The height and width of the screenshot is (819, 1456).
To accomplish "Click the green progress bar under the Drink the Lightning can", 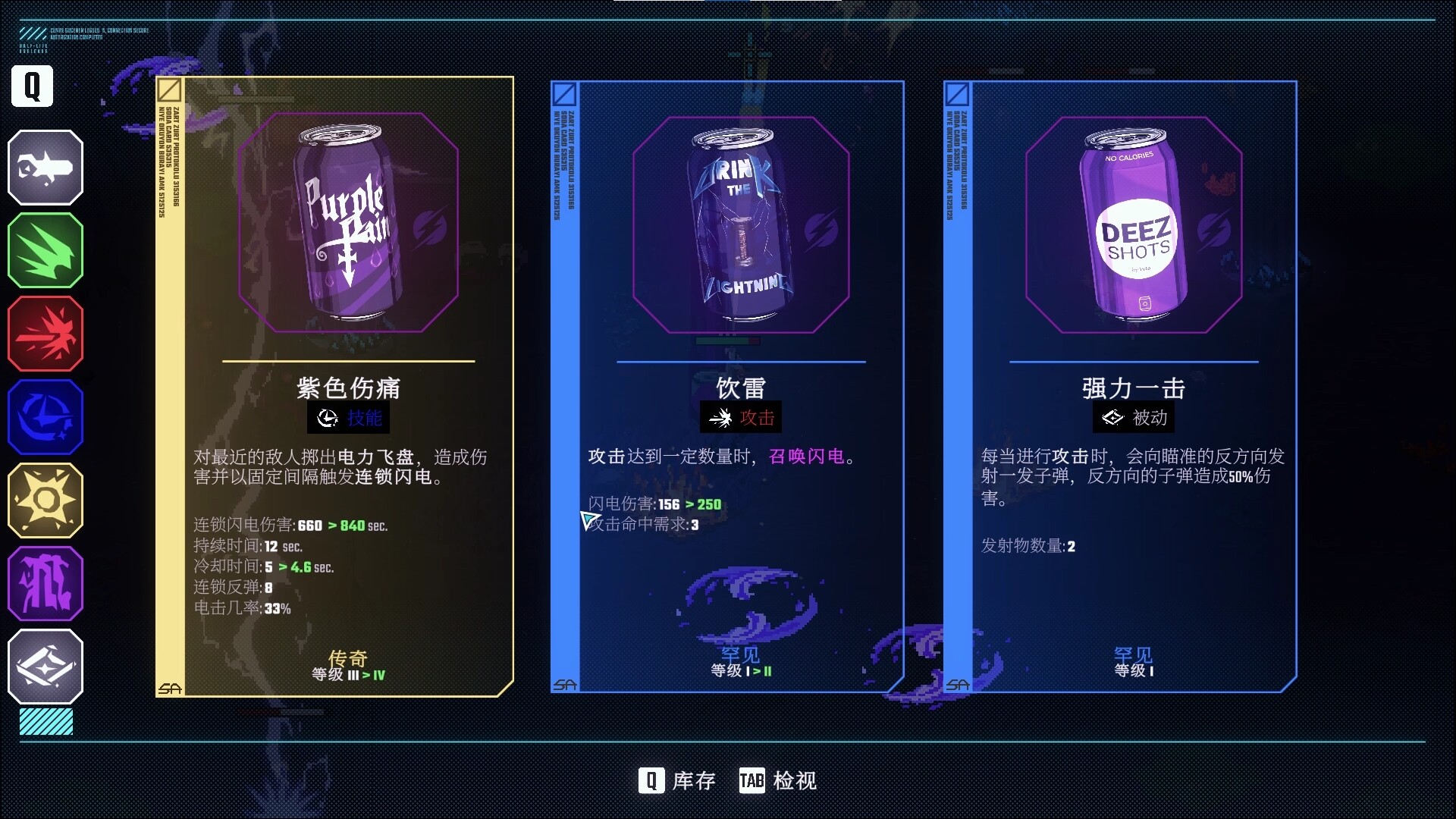I will 728,341.
